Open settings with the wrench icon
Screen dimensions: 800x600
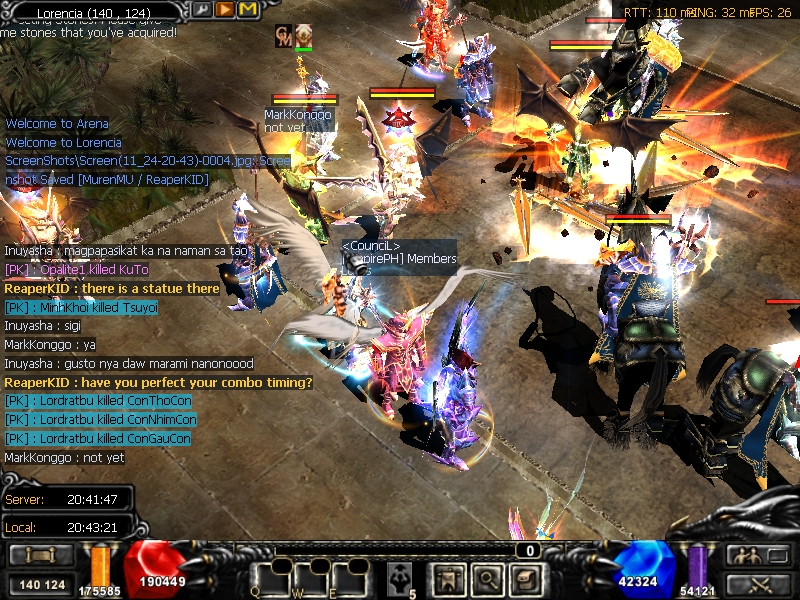(x=203, y=9)
